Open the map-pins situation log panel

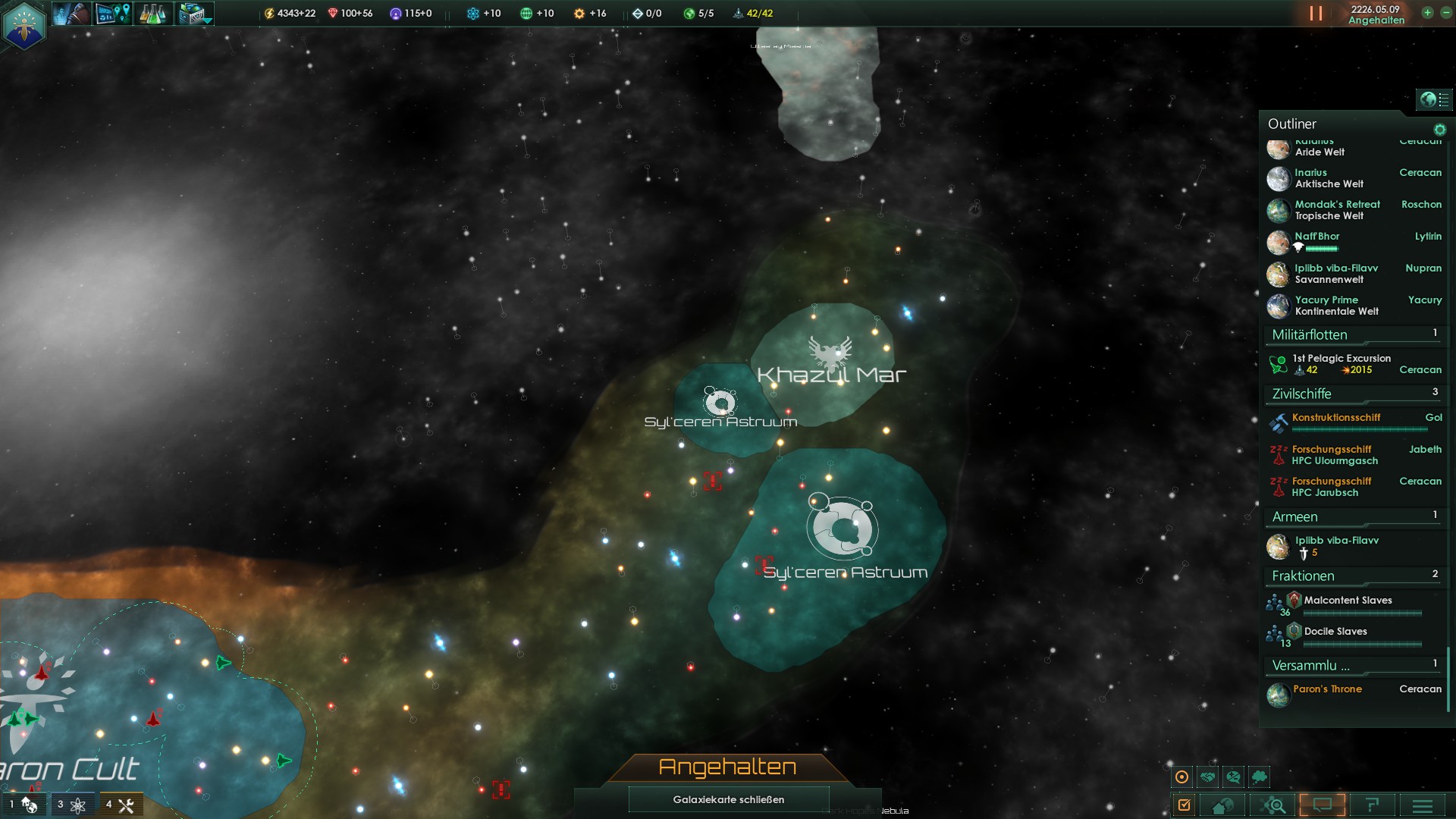pos(113,14)
